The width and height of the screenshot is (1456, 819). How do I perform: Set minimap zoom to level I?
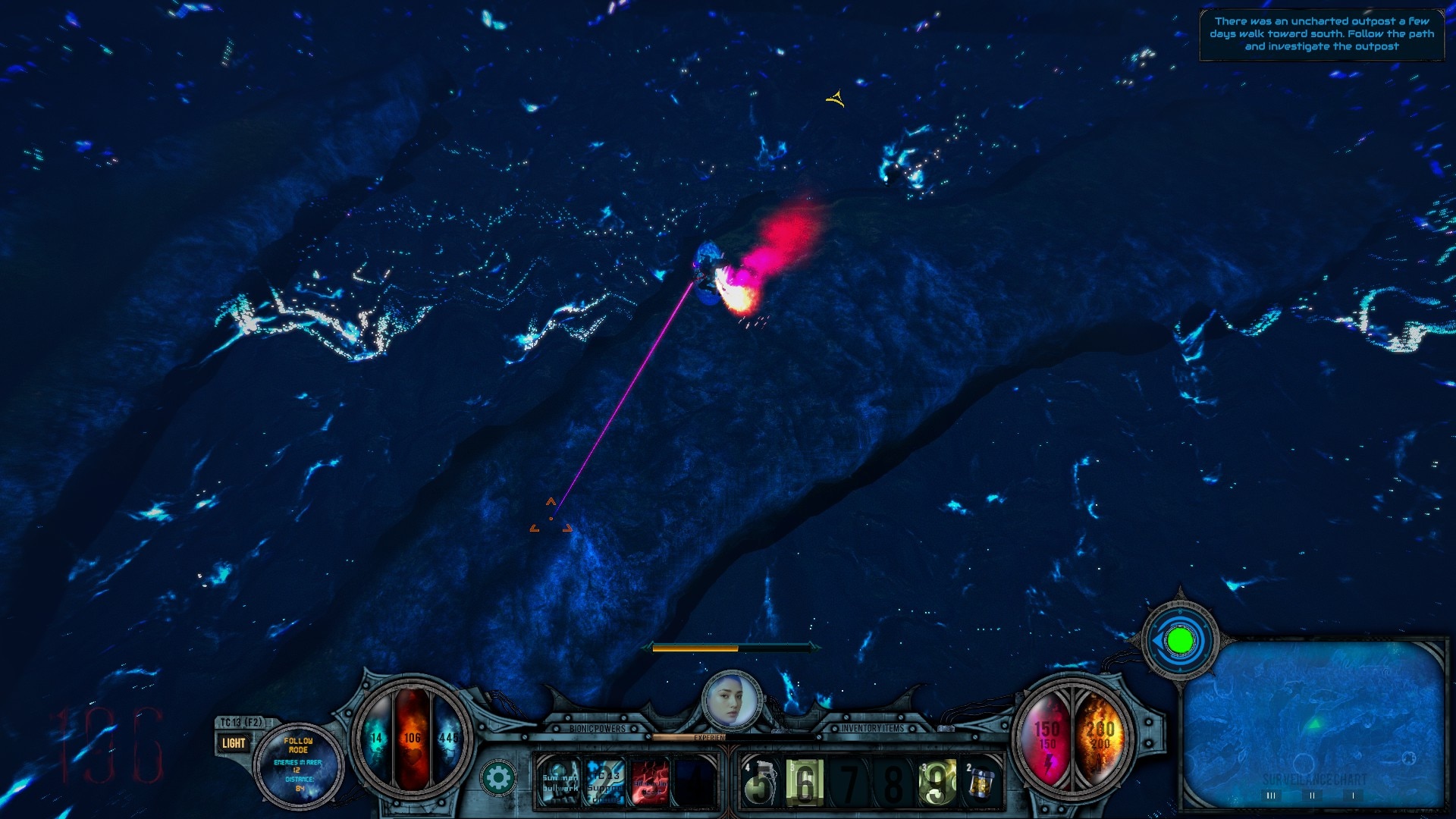1354,795
